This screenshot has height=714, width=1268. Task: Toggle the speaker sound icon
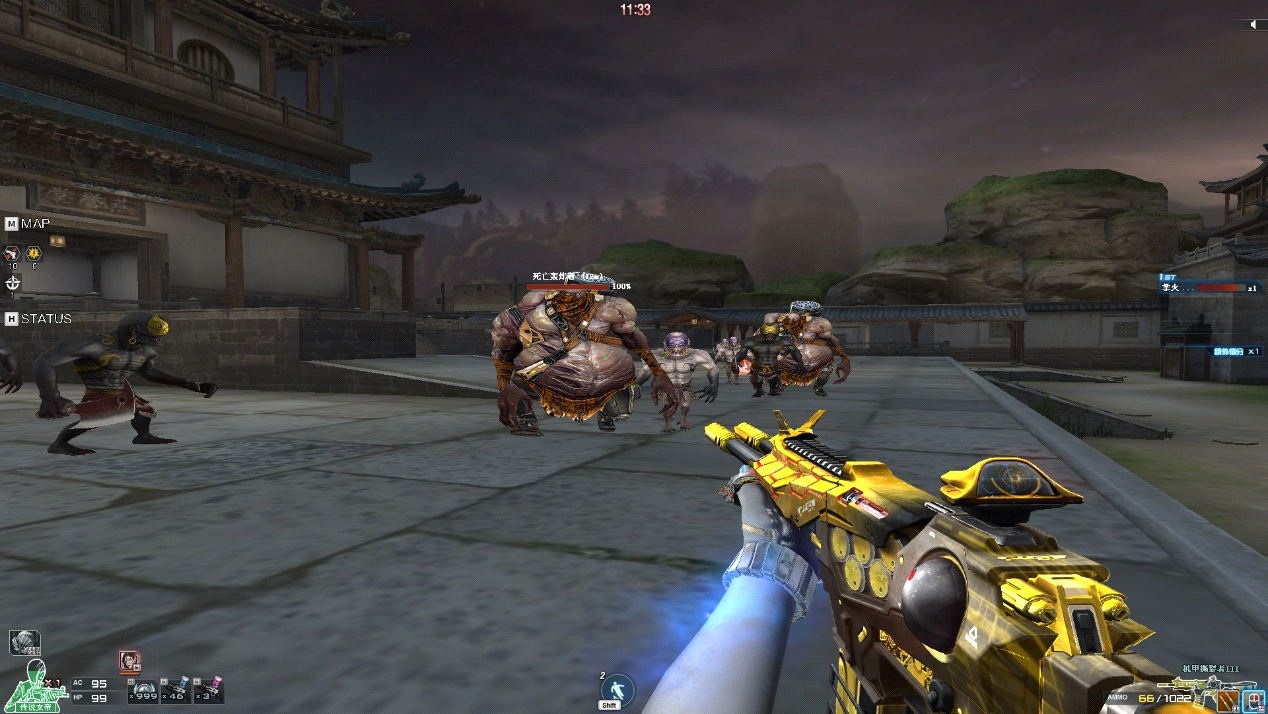(1252, 24)
